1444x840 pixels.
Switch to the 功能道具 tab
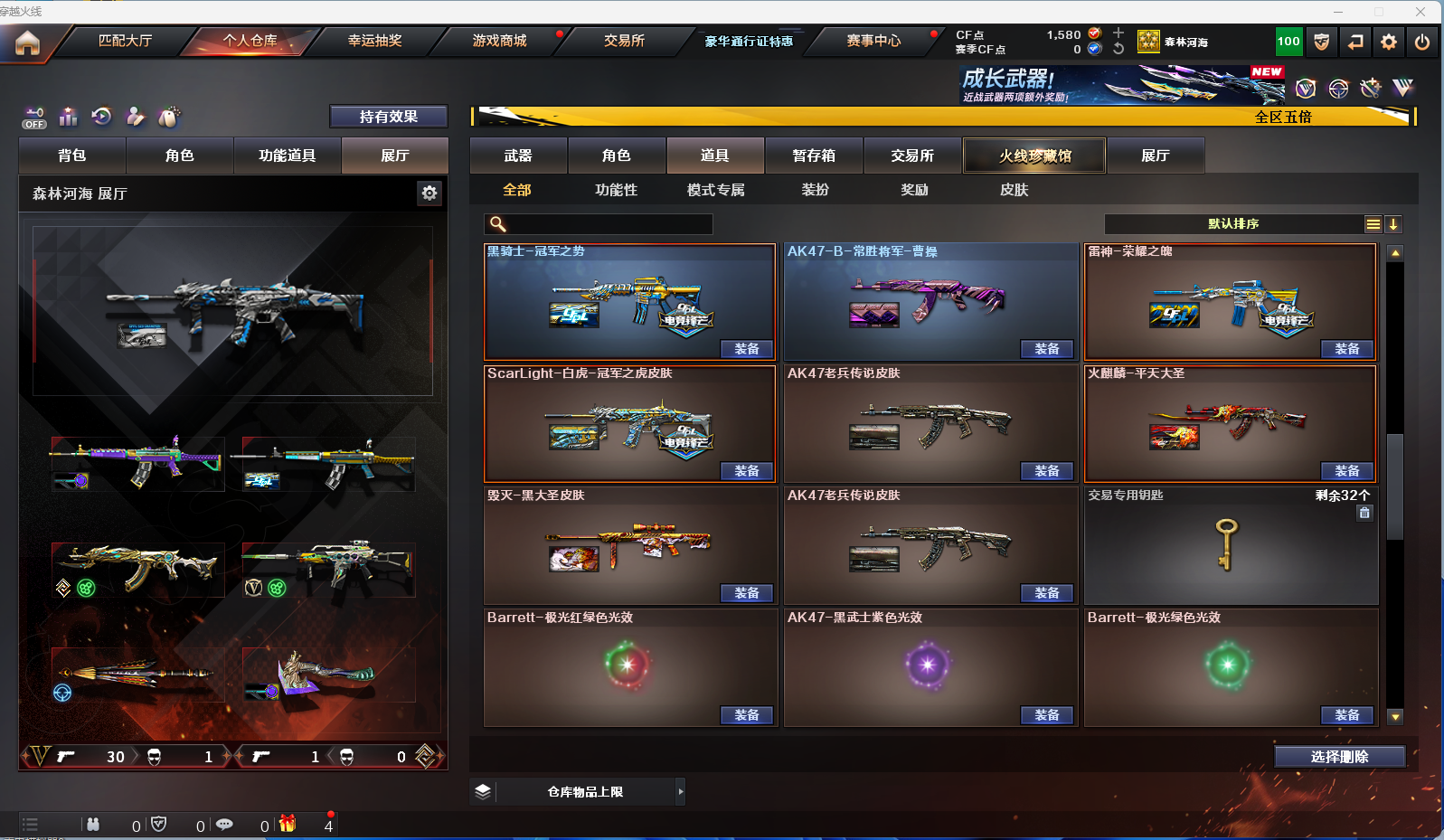[287, 156]
